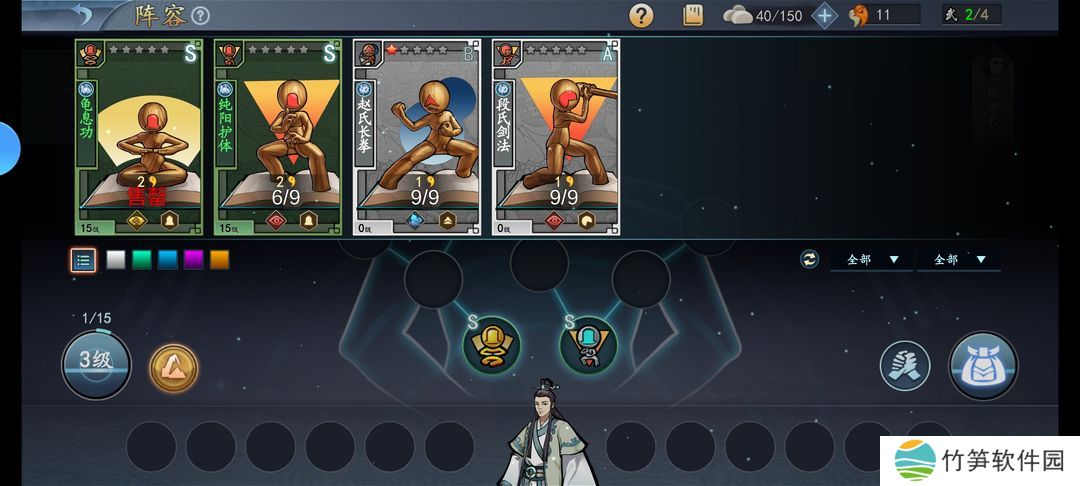1080x486 pixels.
Task: Filter cards by blue rarity swatch
Action: (168, 260)
